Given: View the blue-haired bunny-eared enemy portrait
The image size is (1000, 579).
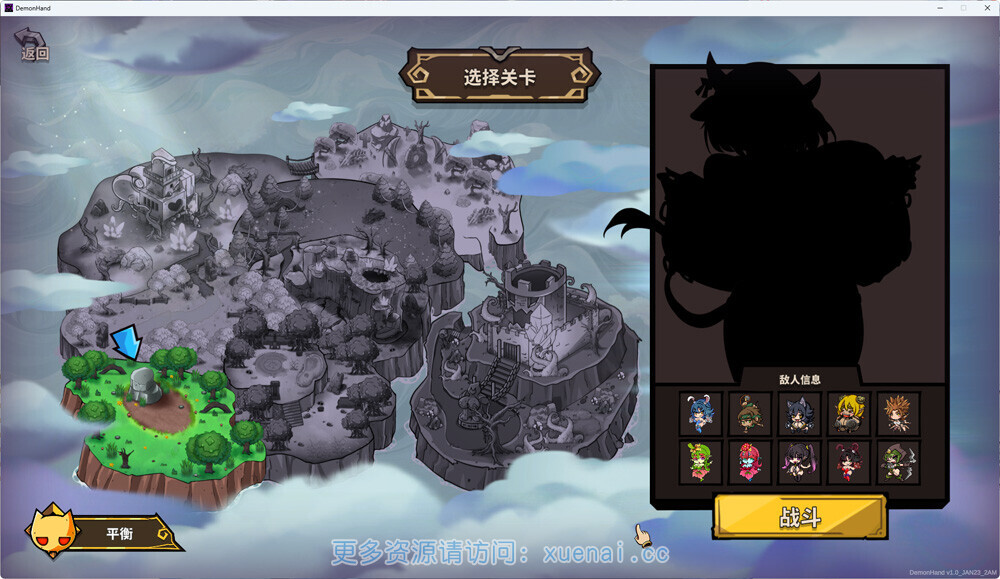Looking at the screenshot, I should [700, 413].
